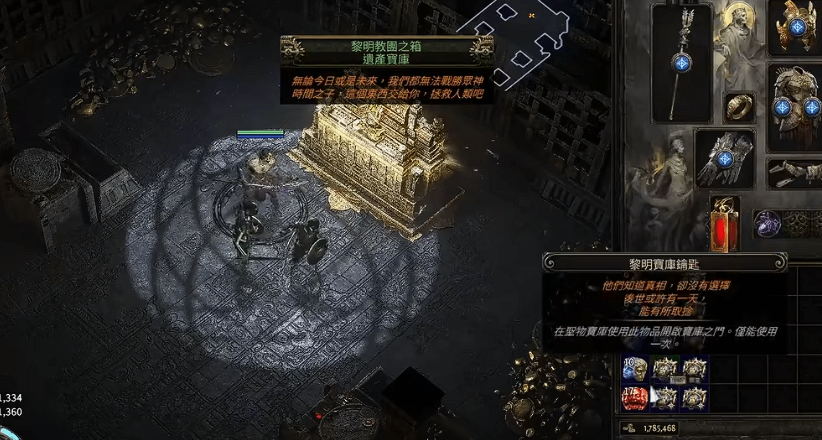Screen dimensions: 822x440
Task: Select the equipped helmet slot
Action: click(x=795, y=27)
